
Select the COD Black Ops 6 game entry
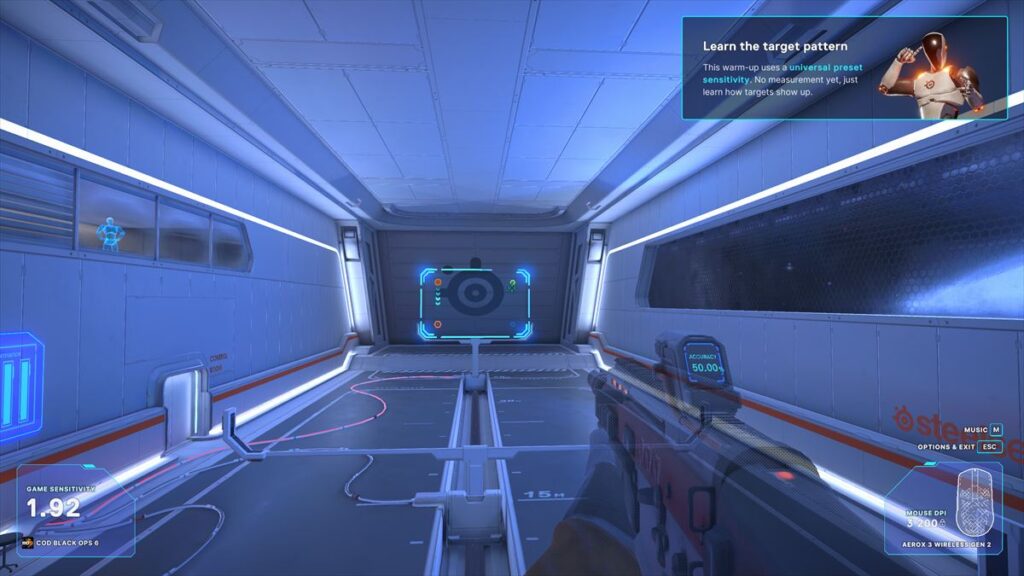[62, 543]
